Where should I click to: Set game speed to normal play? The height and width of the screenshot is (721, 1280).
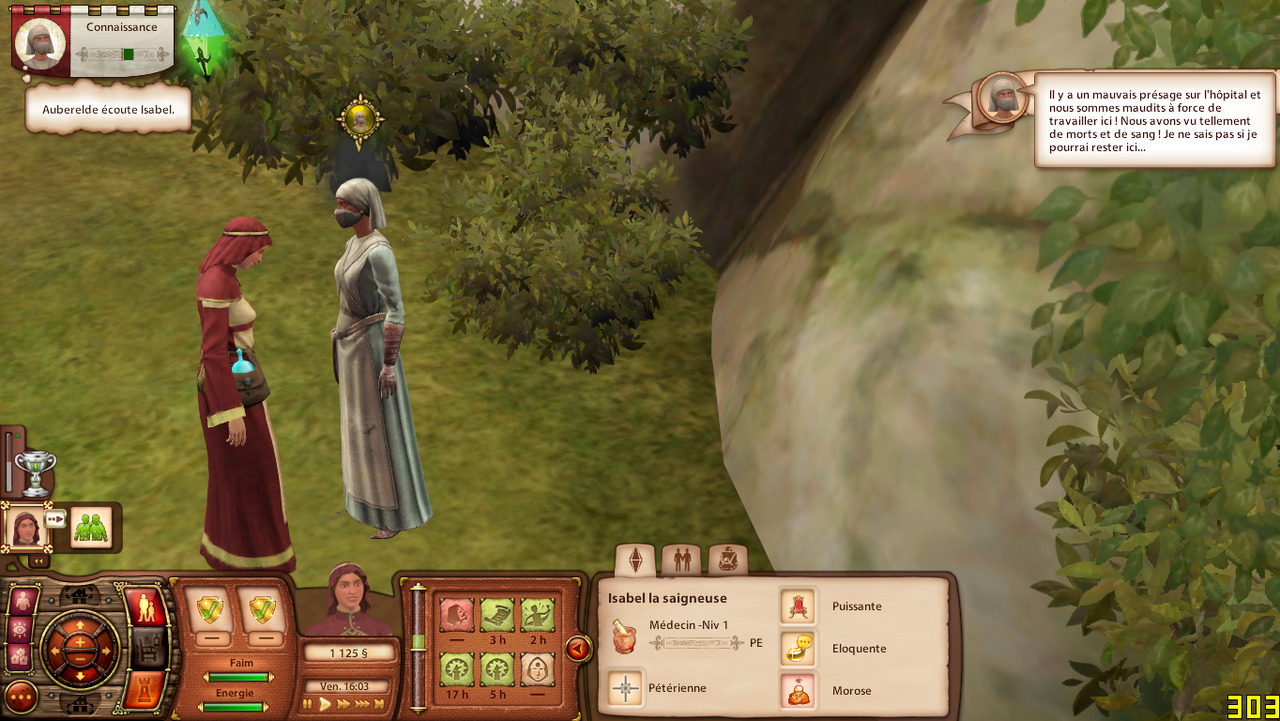pos(325,704)
